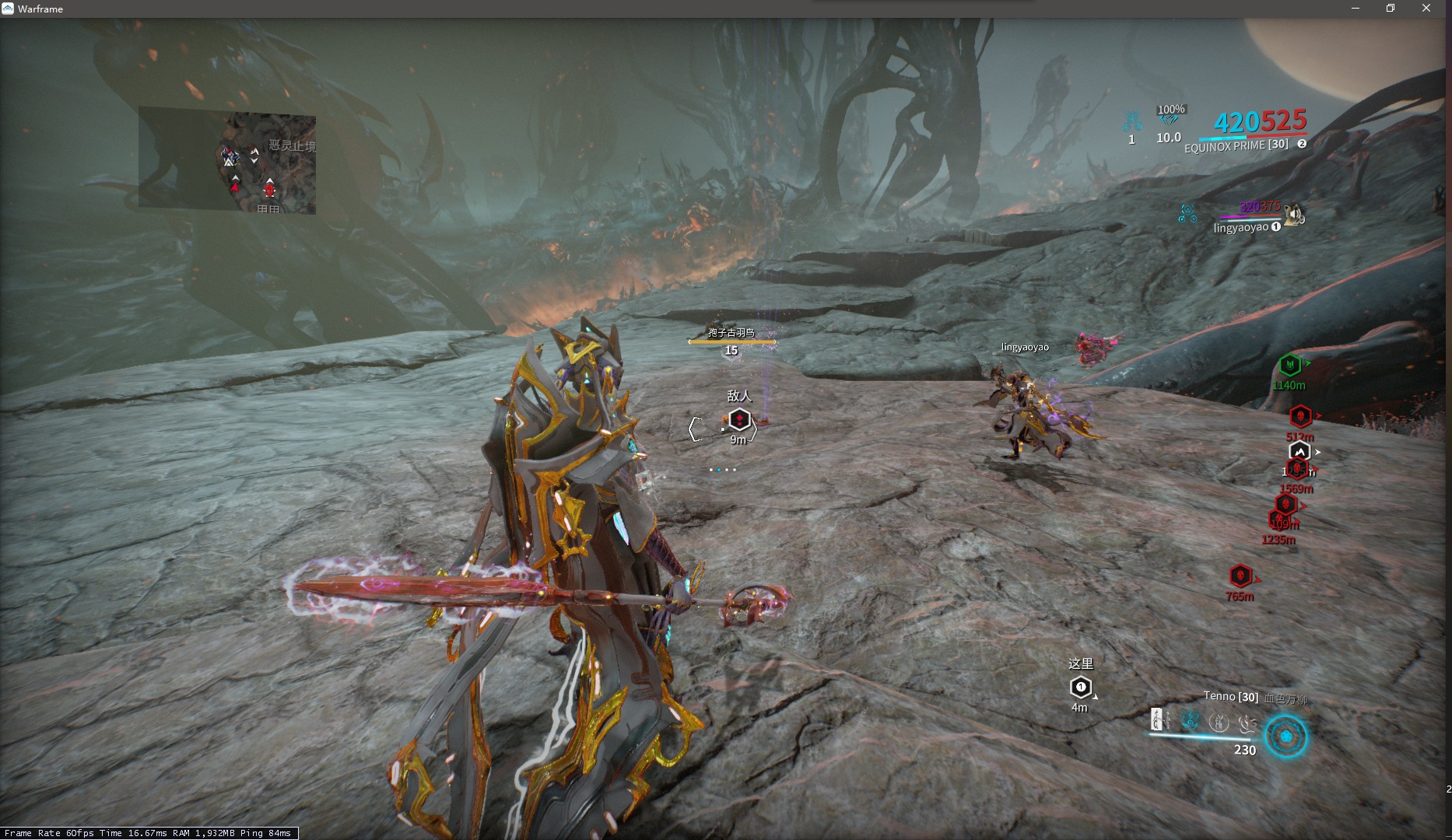Click the enemy marker showing 9m
Viewport: 1452px width, 840px height.
pos(738,421)
